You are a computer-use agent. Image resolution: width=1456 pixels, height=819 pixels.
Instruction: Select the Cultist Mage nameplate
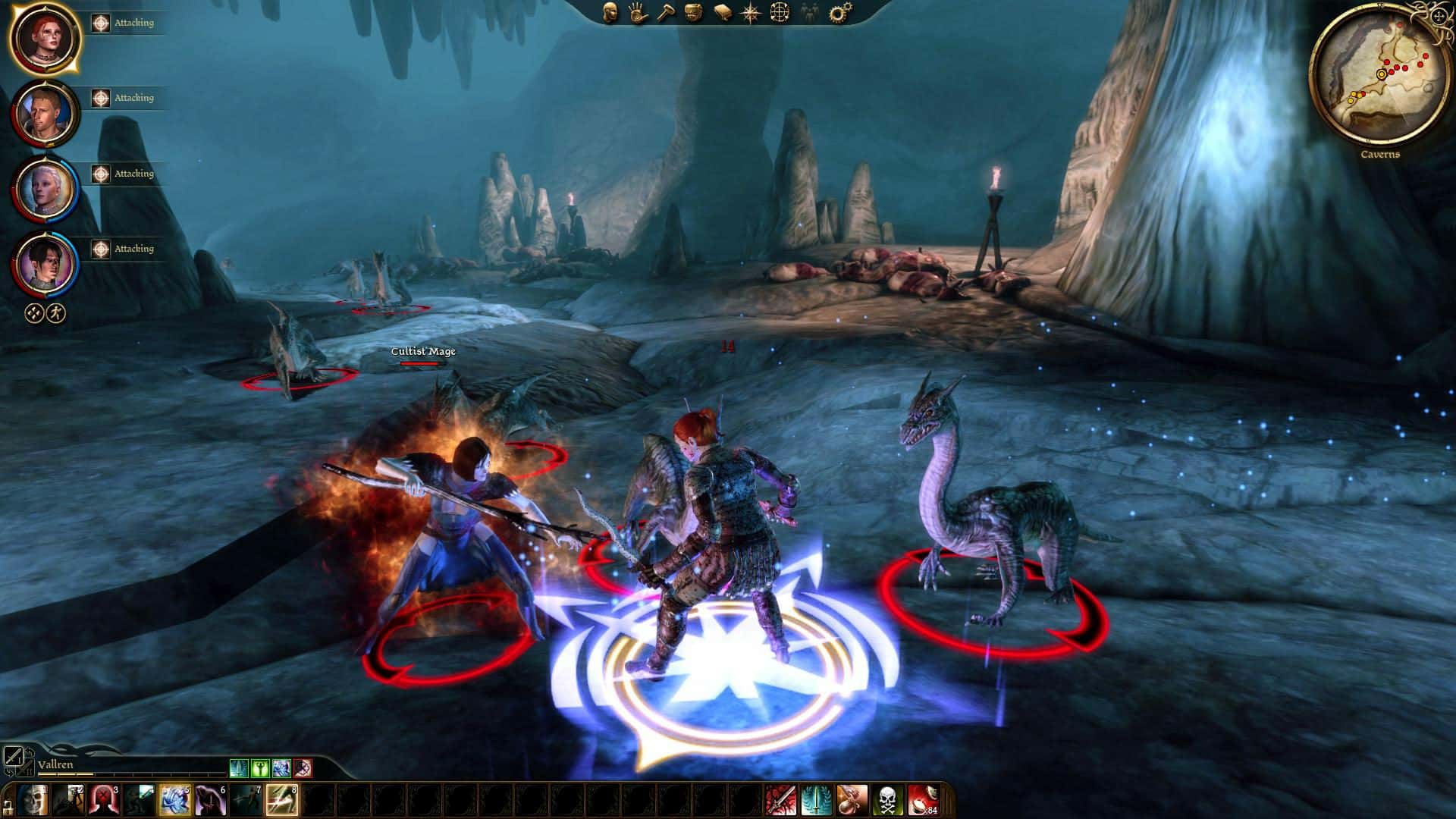(x=422, y=352)
